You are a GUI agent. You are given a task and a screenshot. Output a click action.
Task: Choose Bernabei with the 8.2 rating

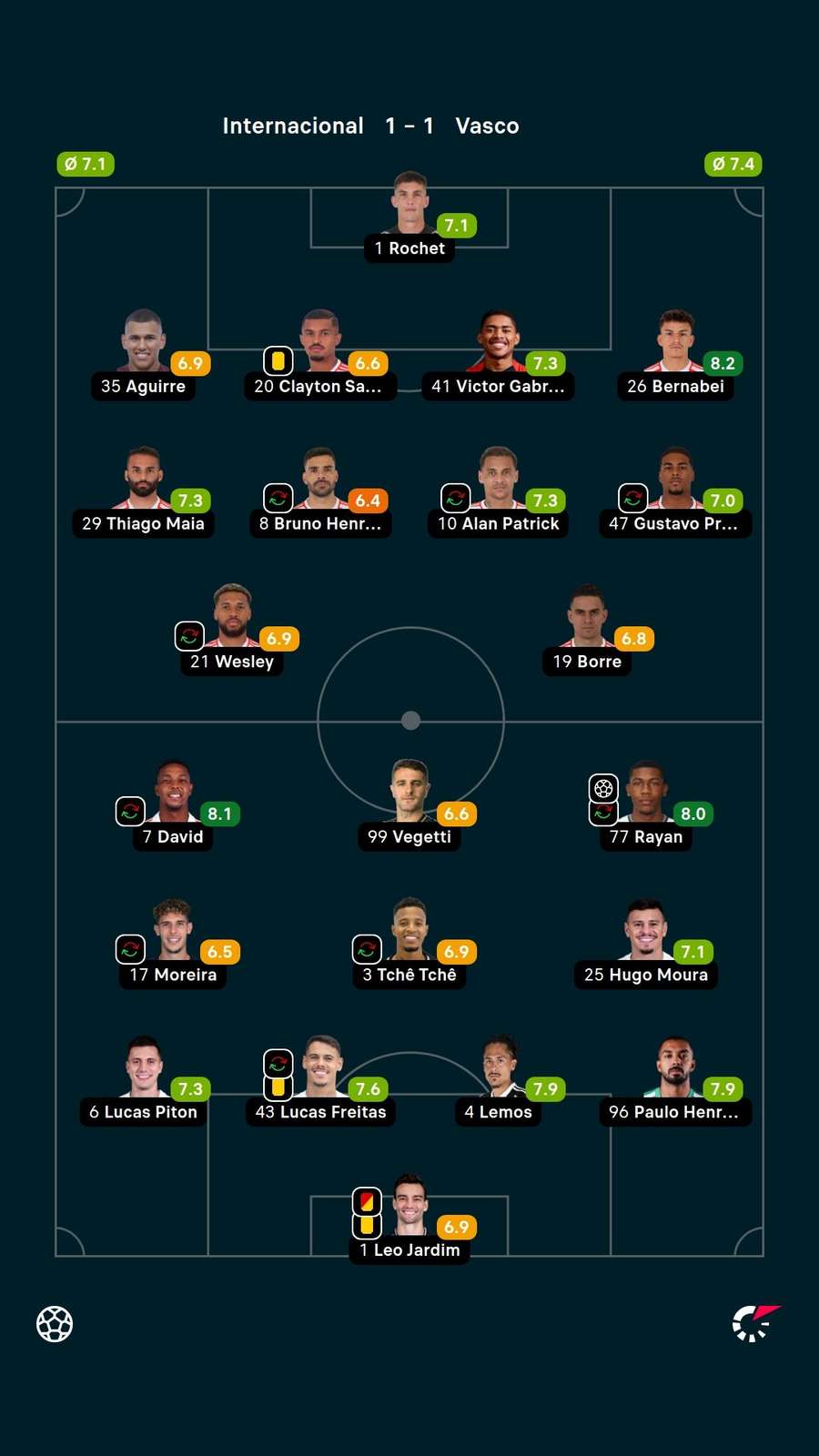pos(675,355)
